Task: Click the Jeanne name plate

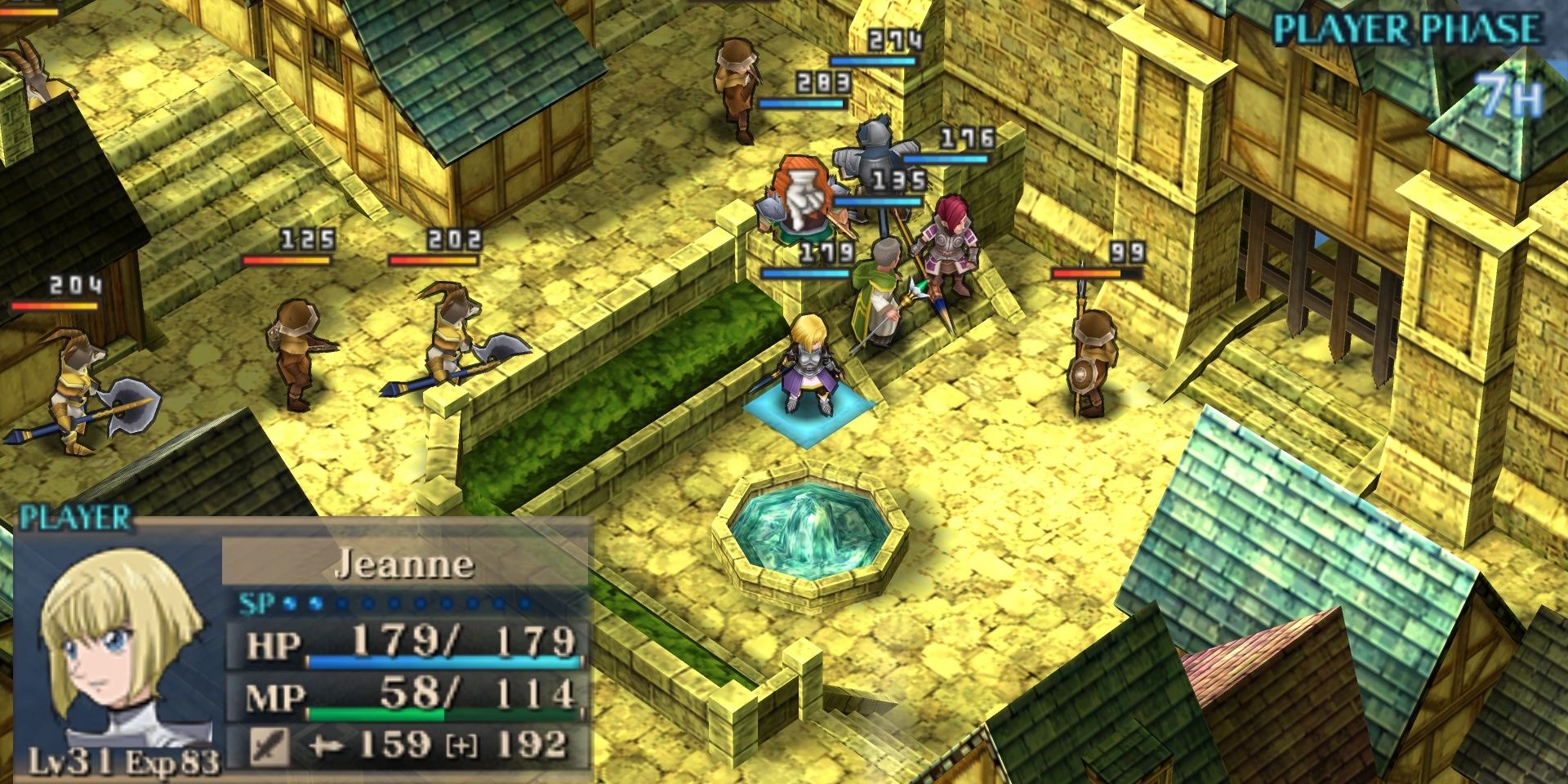Action: click(x=404, y=563)
